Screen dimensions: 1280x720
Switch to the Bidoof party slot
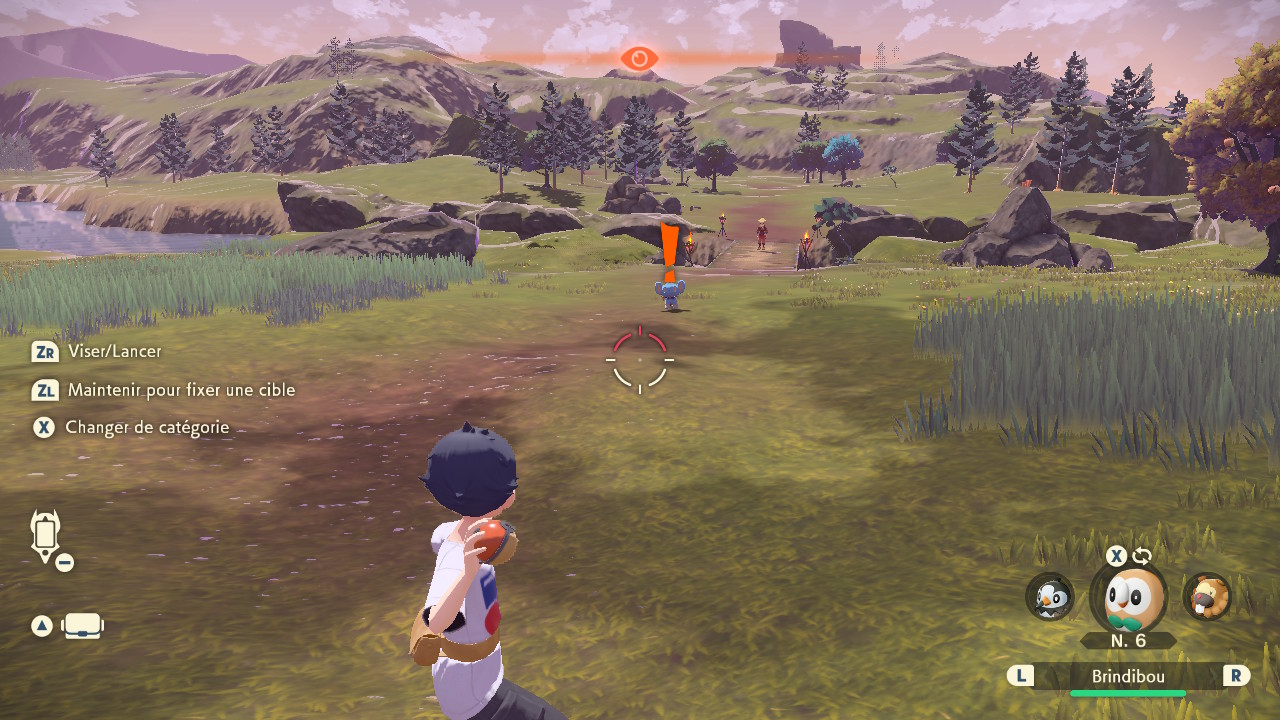pyautogui.click(x=1207, y=596)
